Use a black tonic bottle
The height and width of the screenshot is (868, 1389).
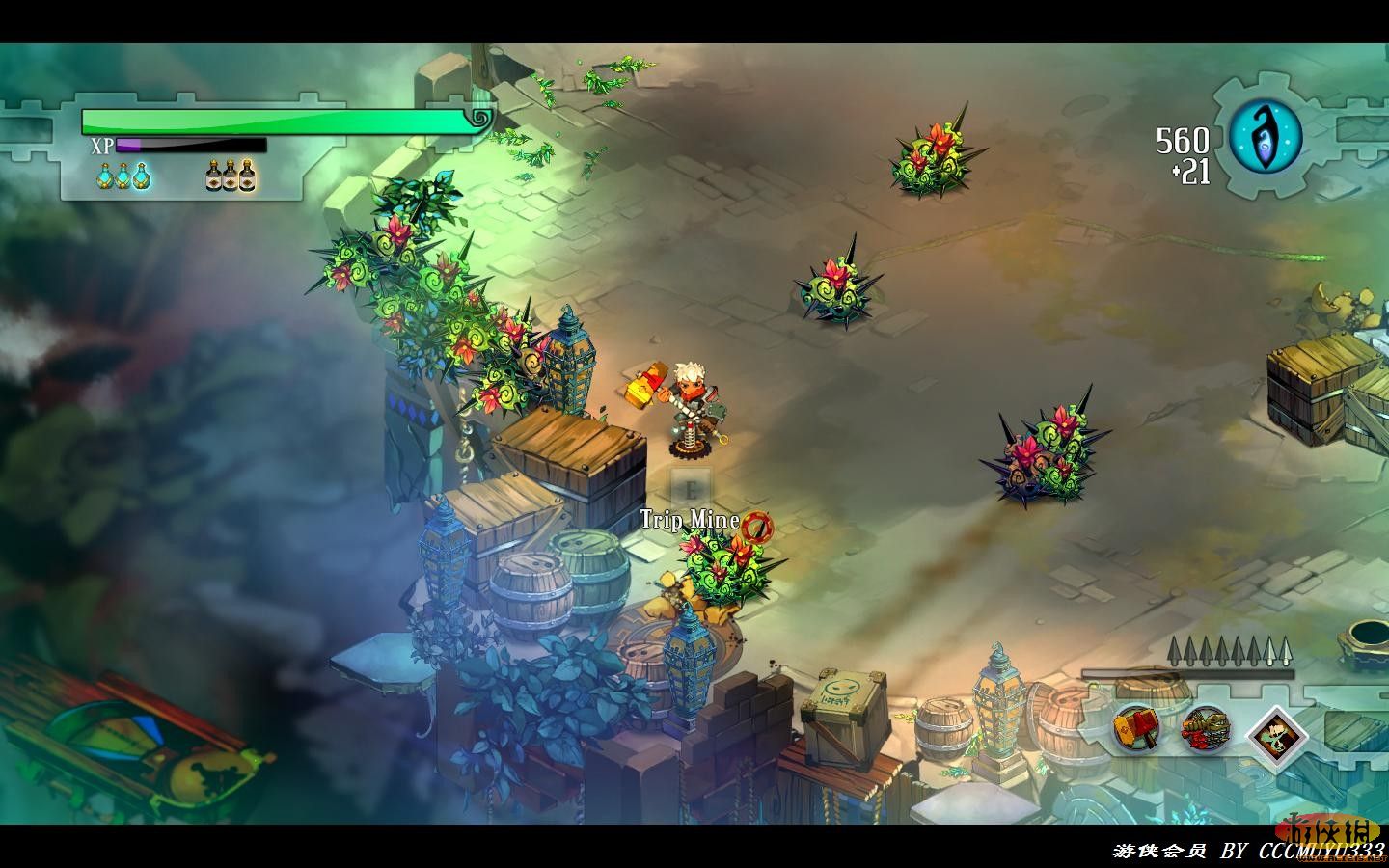231,176
